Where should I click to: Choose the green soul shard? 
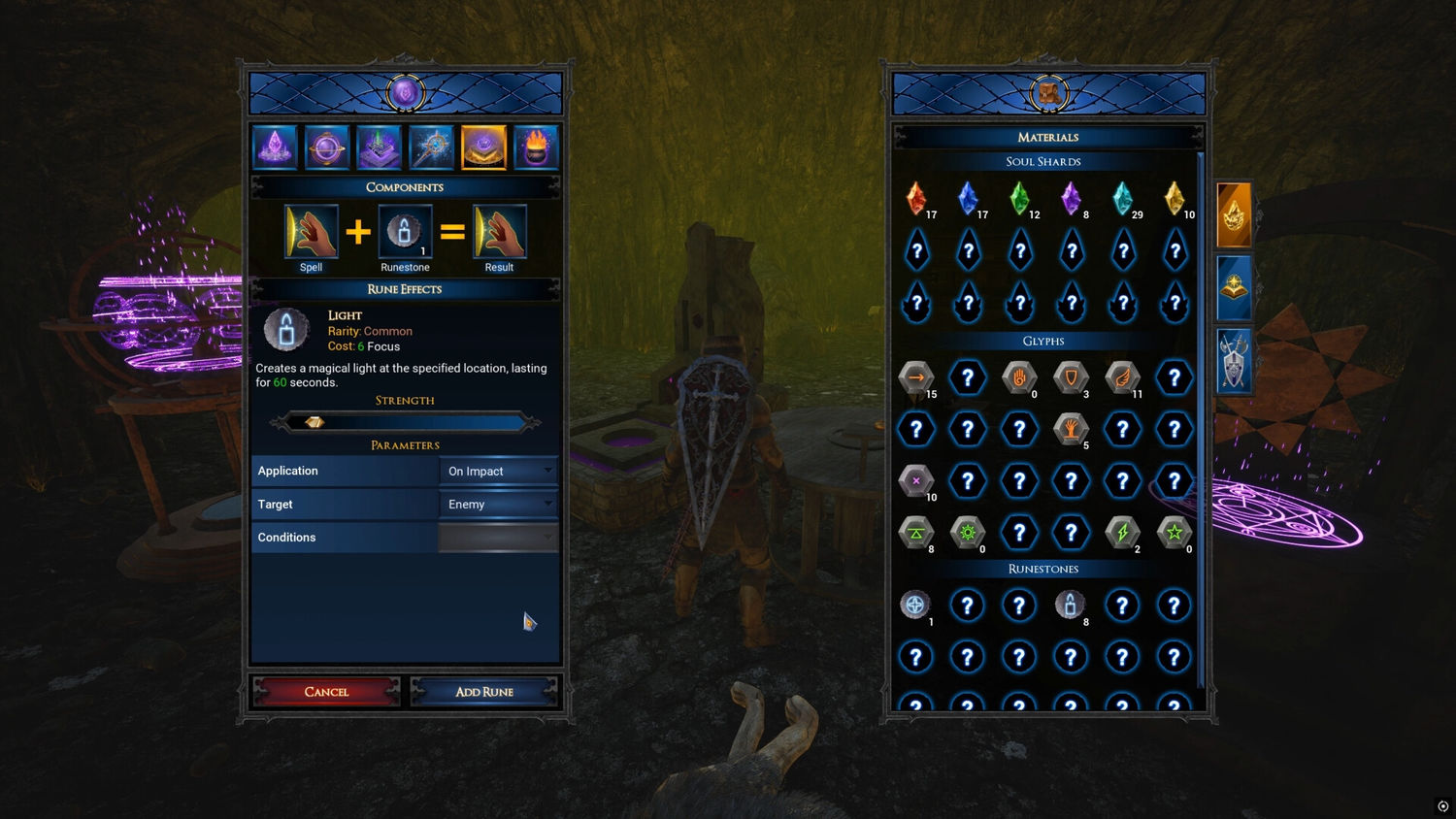(1019, 199)
